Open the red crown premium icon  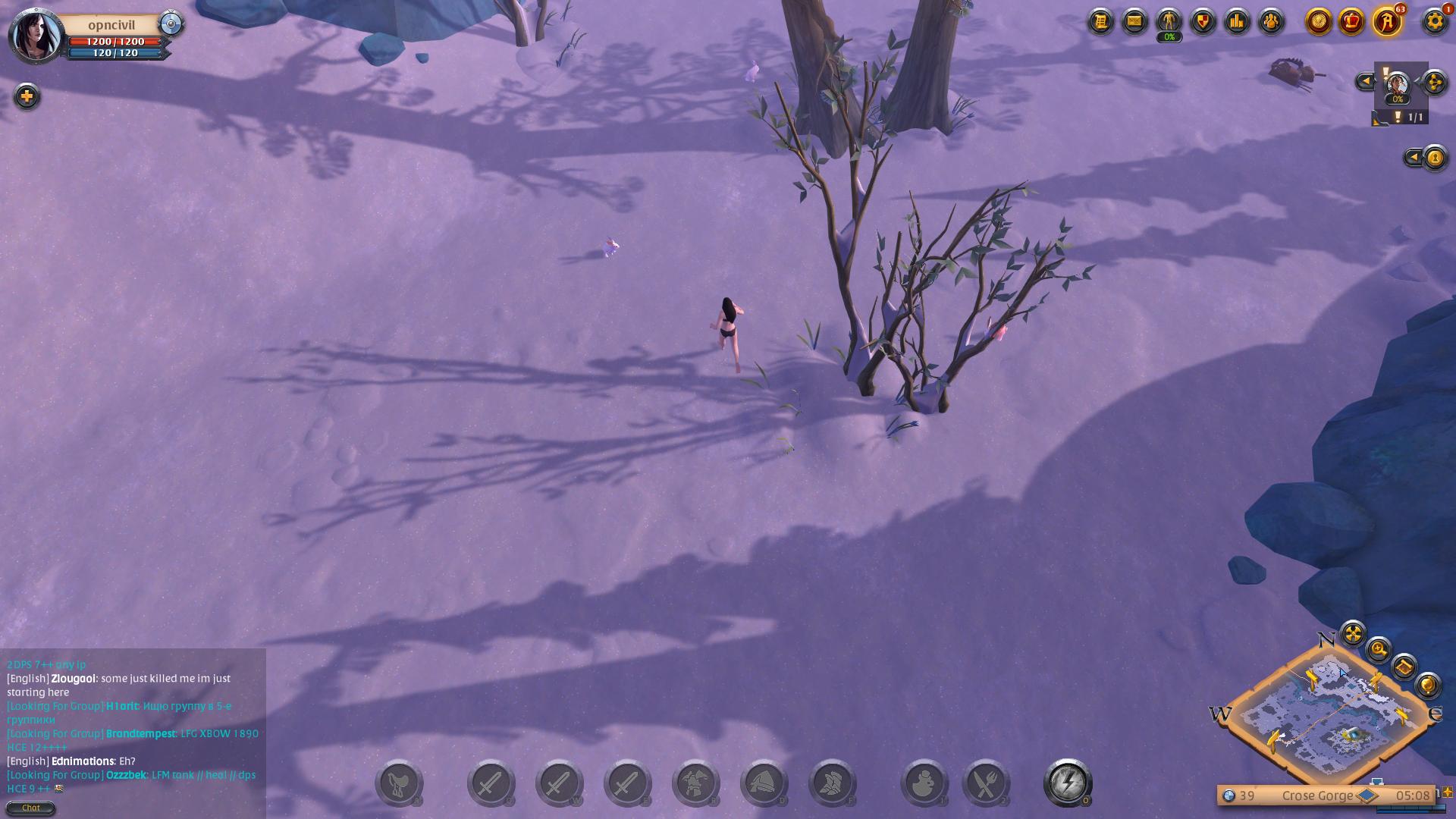1351,21
